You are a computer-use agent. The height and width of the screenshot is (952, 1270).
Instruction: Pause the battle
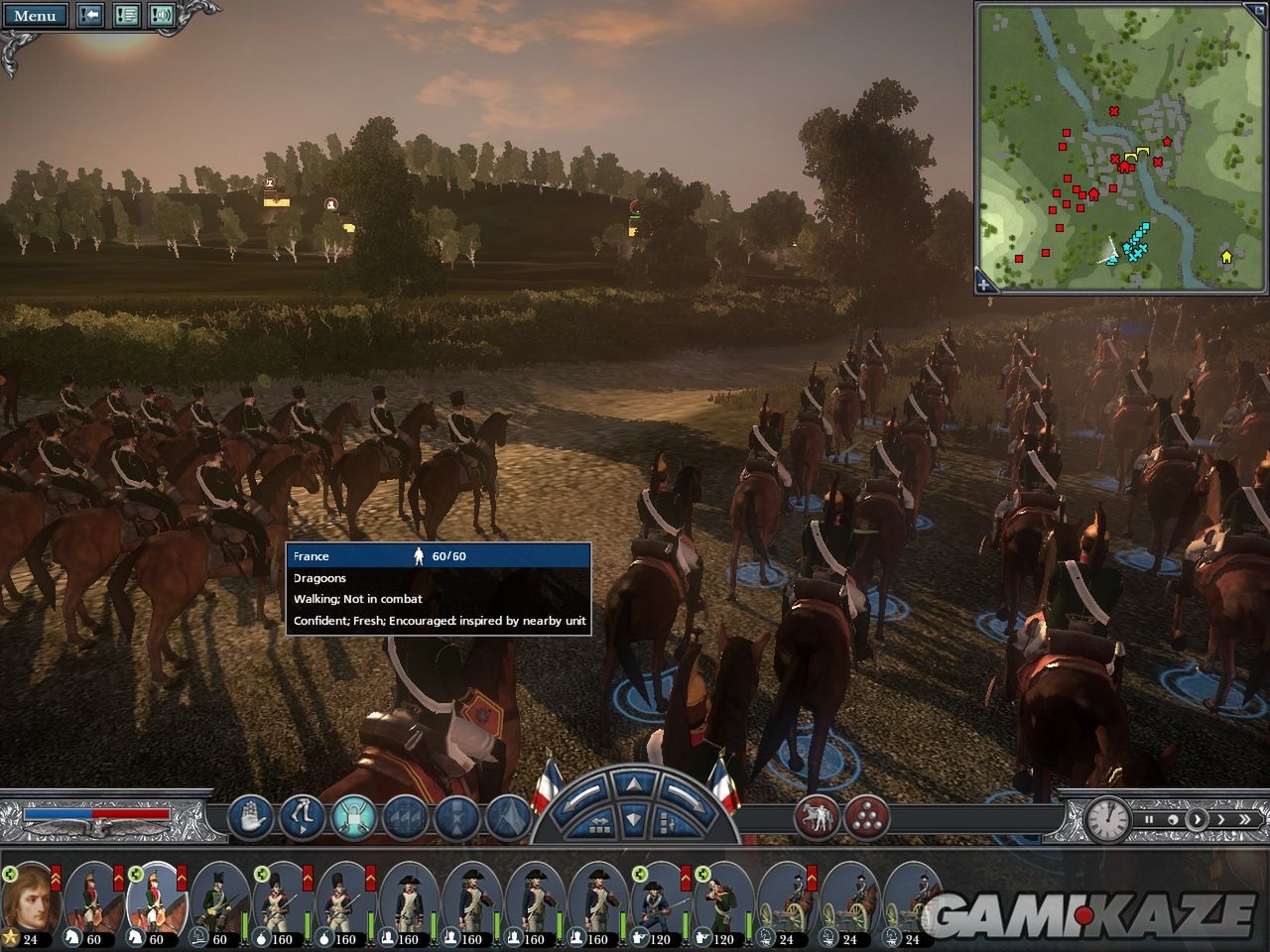(x=1149, y=820)
